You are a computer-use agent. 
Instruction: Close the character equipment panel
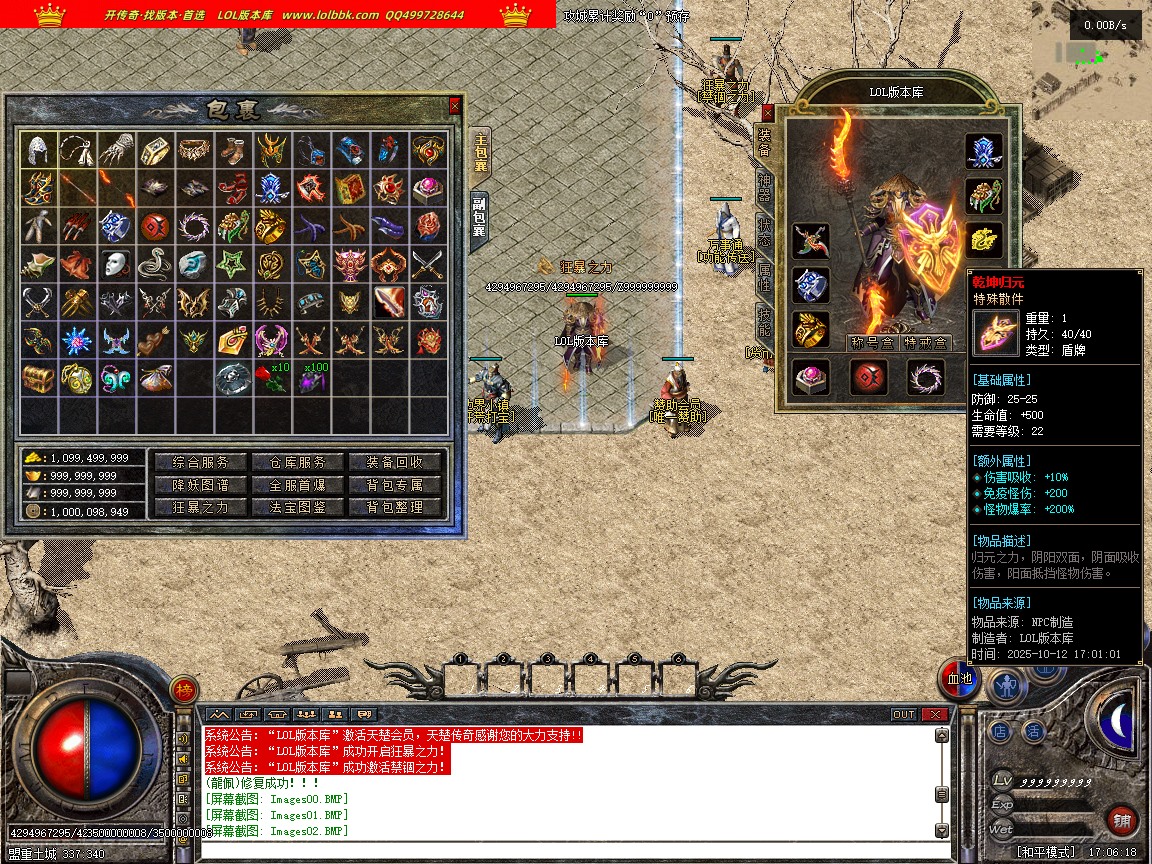coord(768,112)
